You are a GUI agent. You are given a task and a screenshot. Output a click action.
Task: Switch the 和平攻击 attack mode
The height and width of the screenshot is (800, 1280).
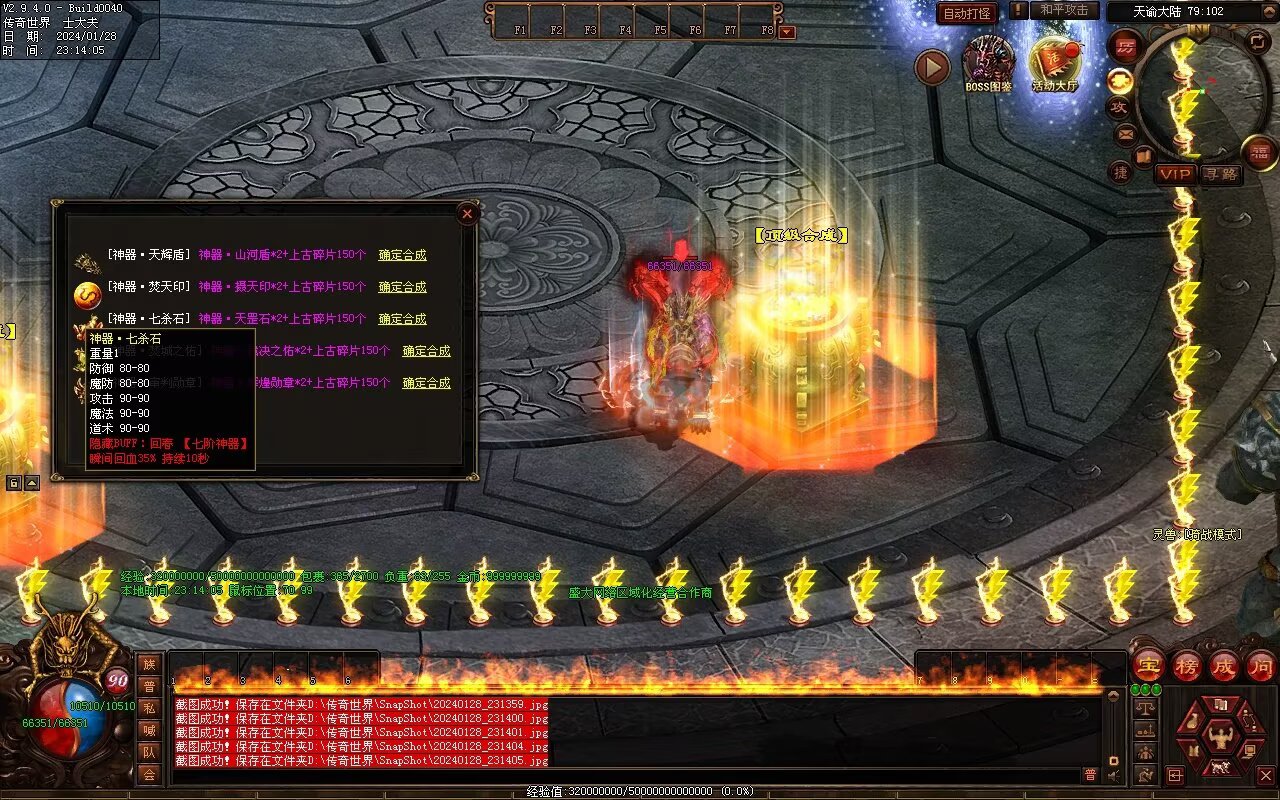point(1064,10)
